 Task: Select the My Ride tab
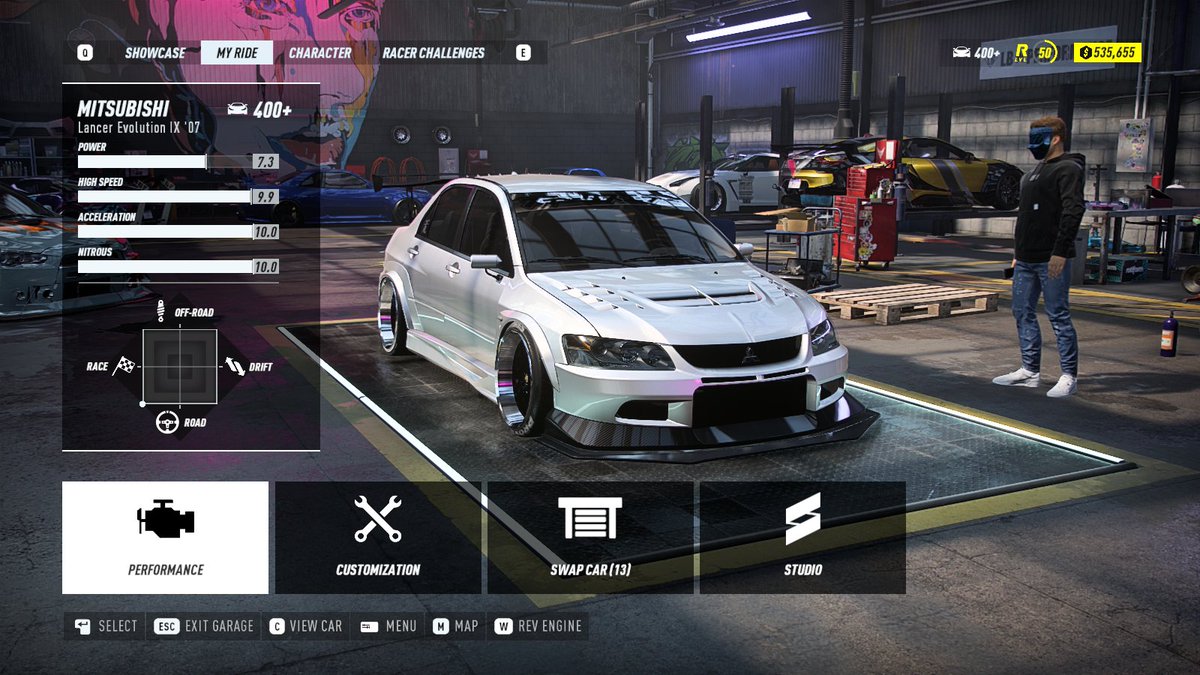pyautogui.click(x=237, y=53)
